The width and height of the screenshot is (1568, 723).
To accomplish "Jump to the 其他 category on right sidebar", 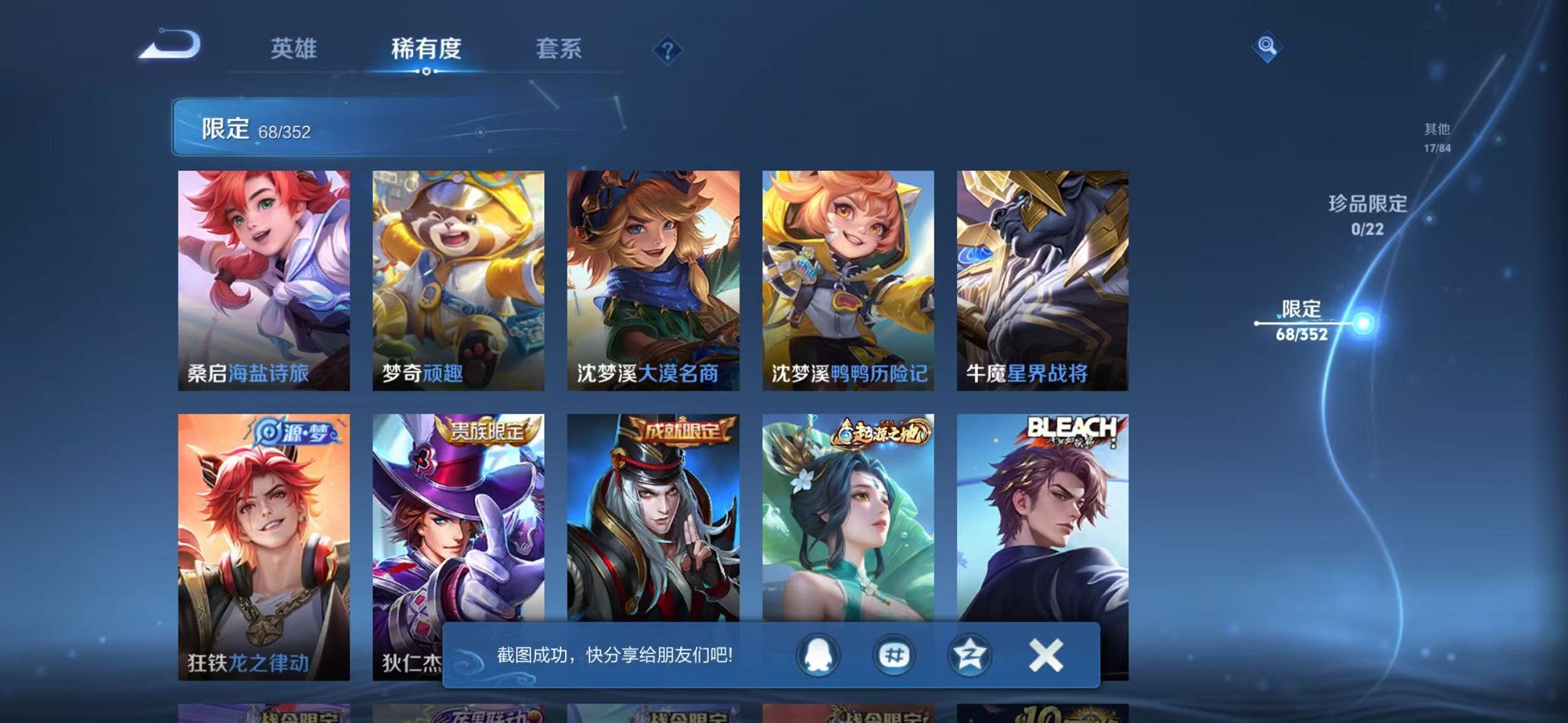I will (x=1437, y=137).
